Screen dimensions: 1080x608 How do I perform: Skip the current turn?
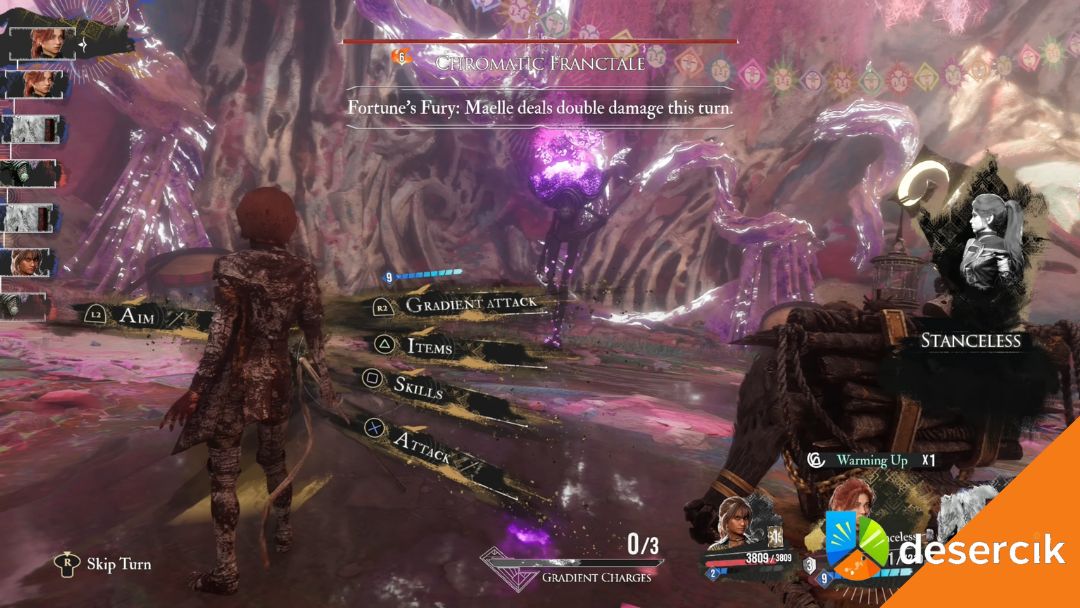[118, 564]
